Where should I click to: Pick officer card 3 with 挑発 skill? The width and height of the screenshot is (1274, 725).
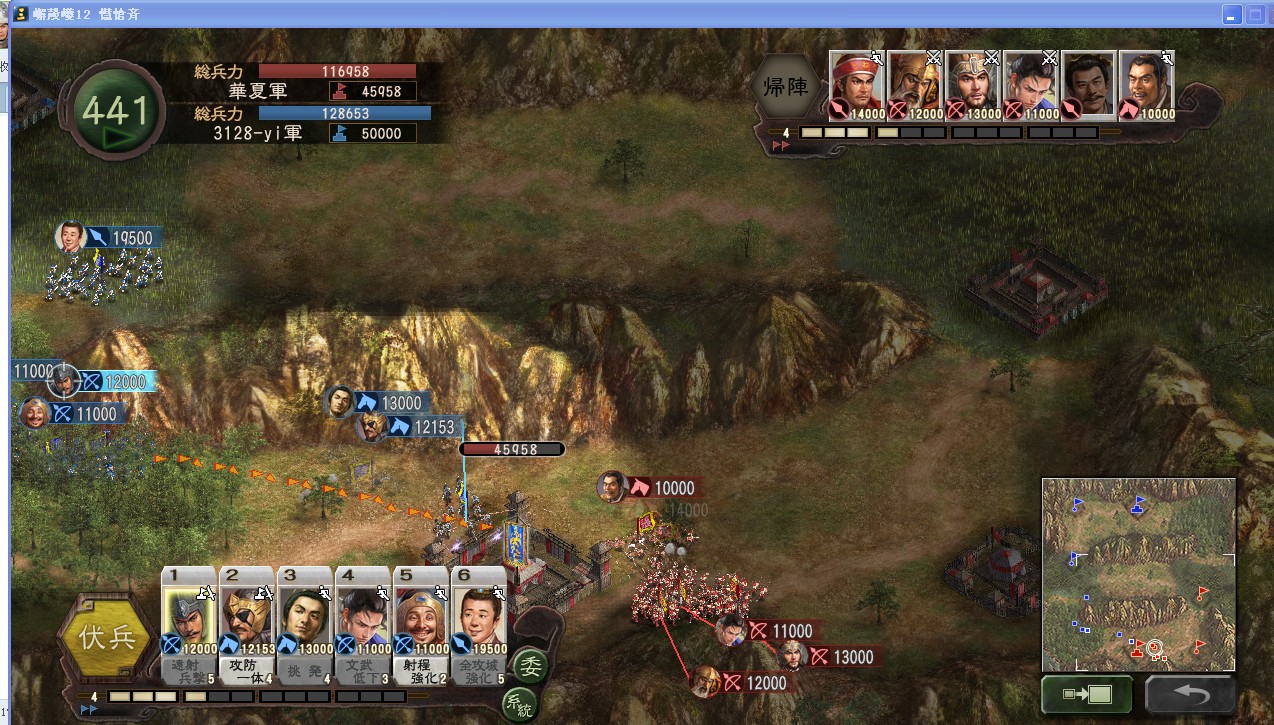click(x=305, y=621)
